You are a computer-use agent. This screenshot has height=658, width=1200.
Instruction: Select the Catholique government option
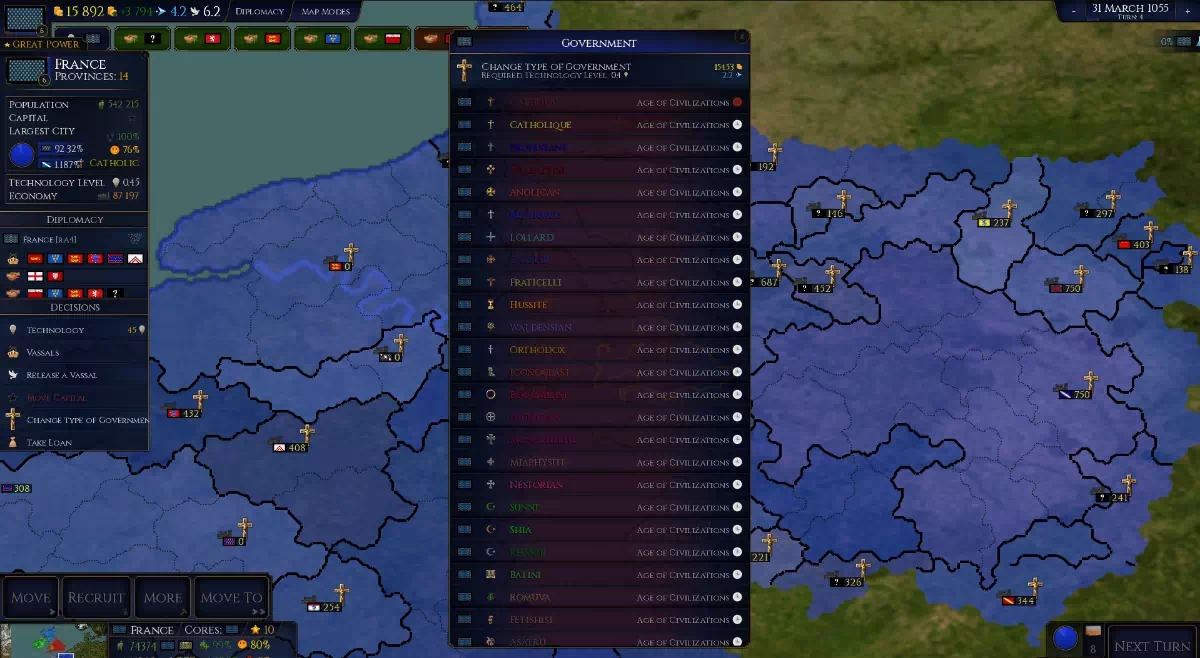coord(600,125)
